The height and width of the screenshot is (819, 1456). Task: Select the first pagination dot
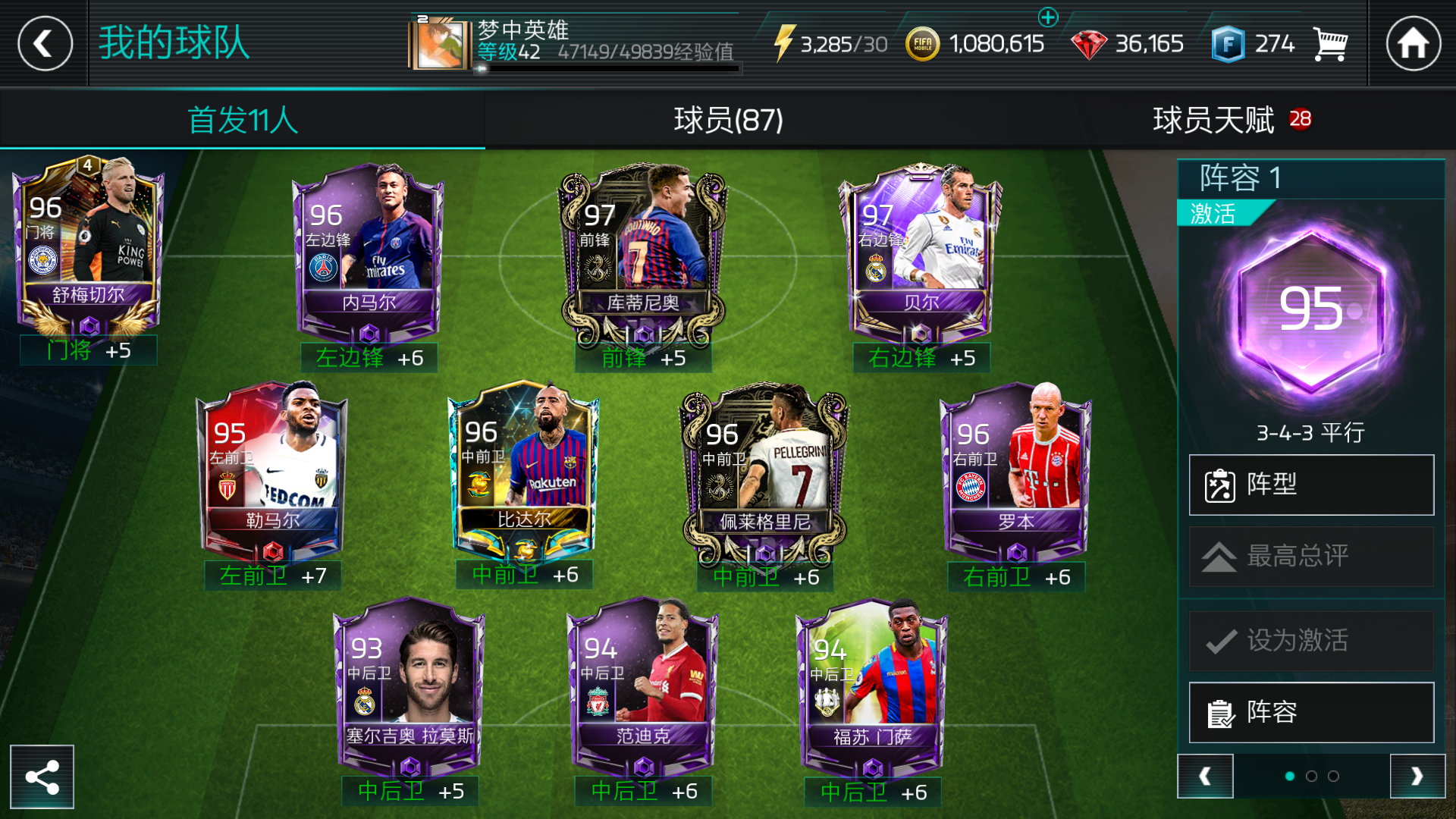pos(1289,777)
